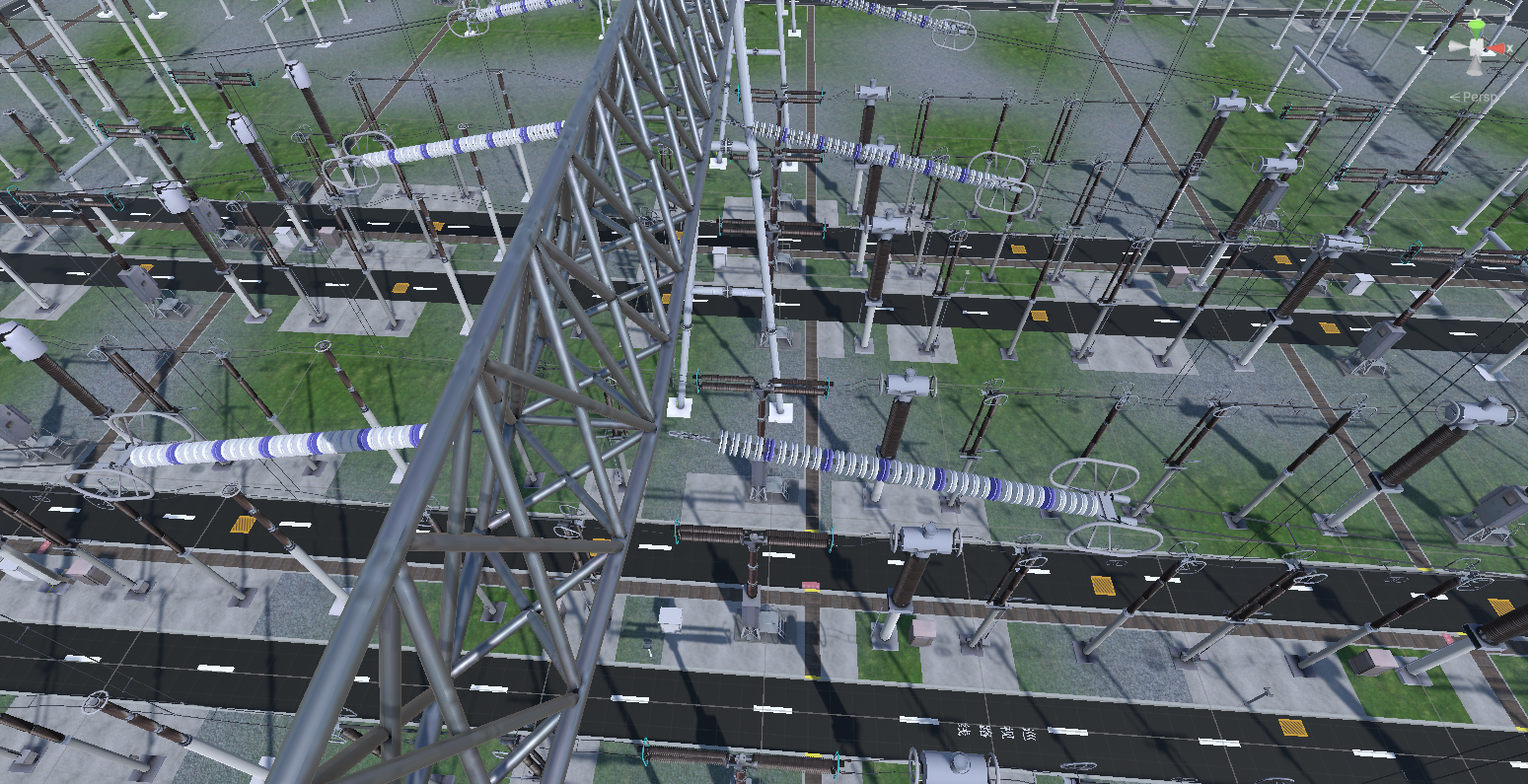Click the Y label above the green gizmo arrow

(x=1476, y=12)
